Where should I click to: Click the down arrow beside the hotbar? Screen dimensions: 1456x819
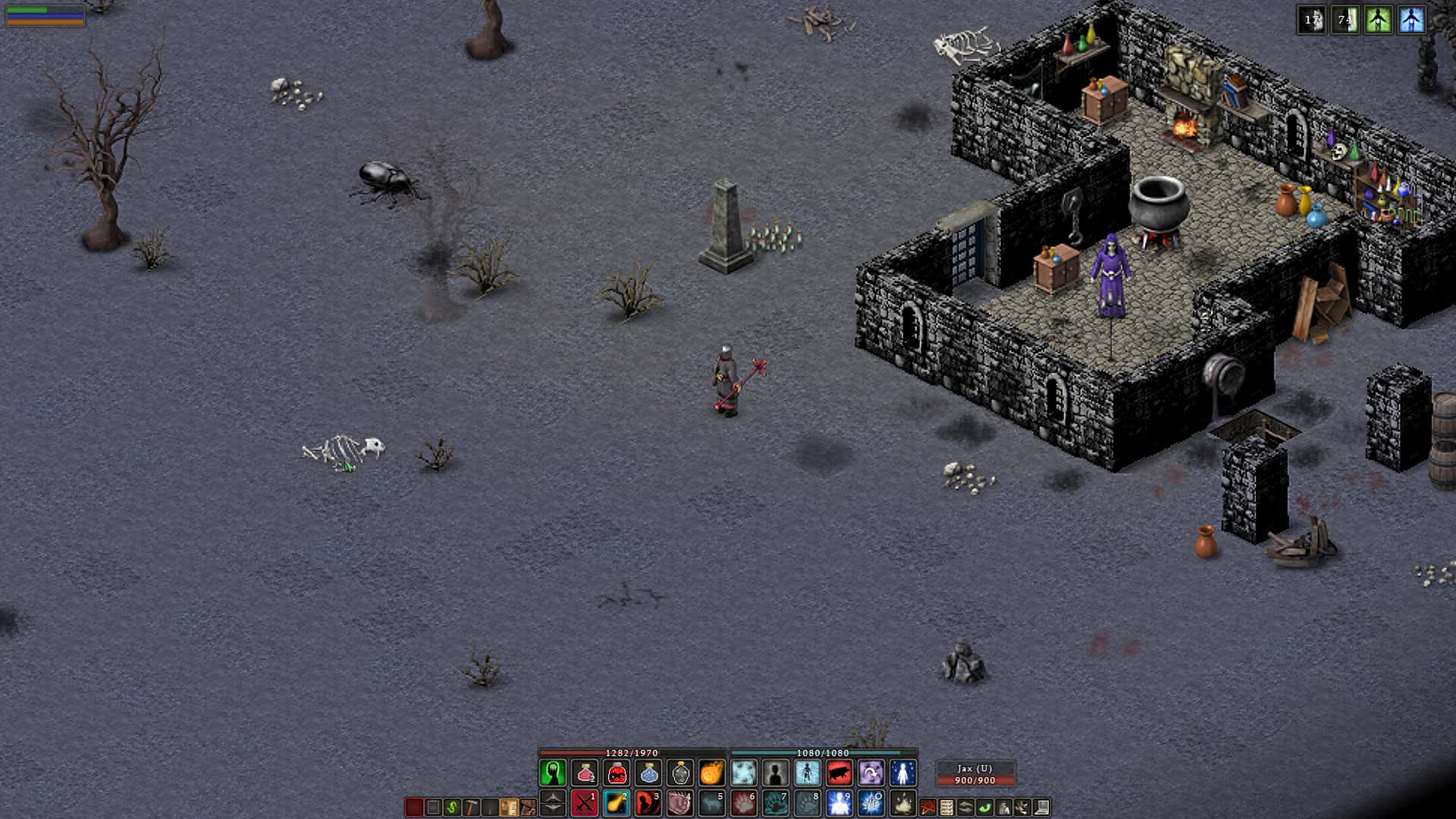point(554,808)
